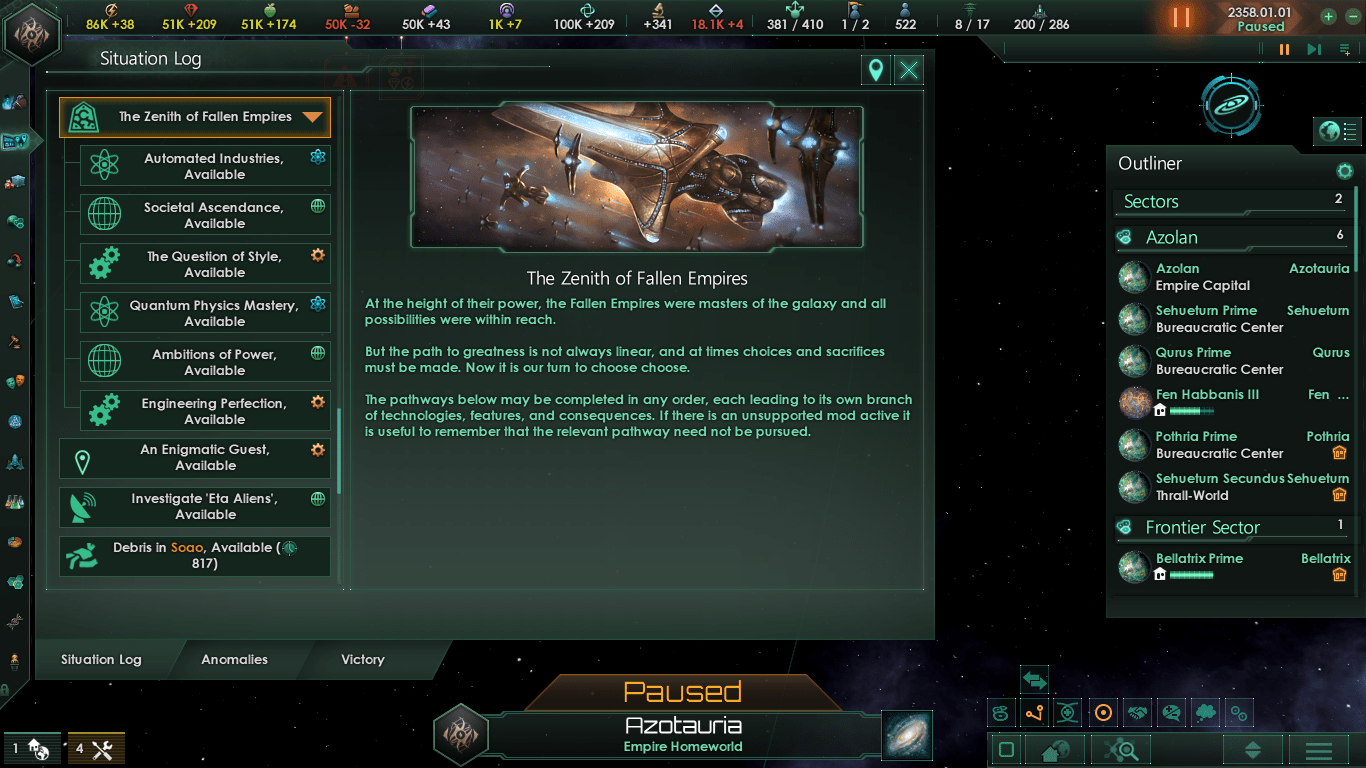The height and width of the screenshot is (768, 1366).
Task: Open Engineering Perfection project
Action: coord(205,411)
